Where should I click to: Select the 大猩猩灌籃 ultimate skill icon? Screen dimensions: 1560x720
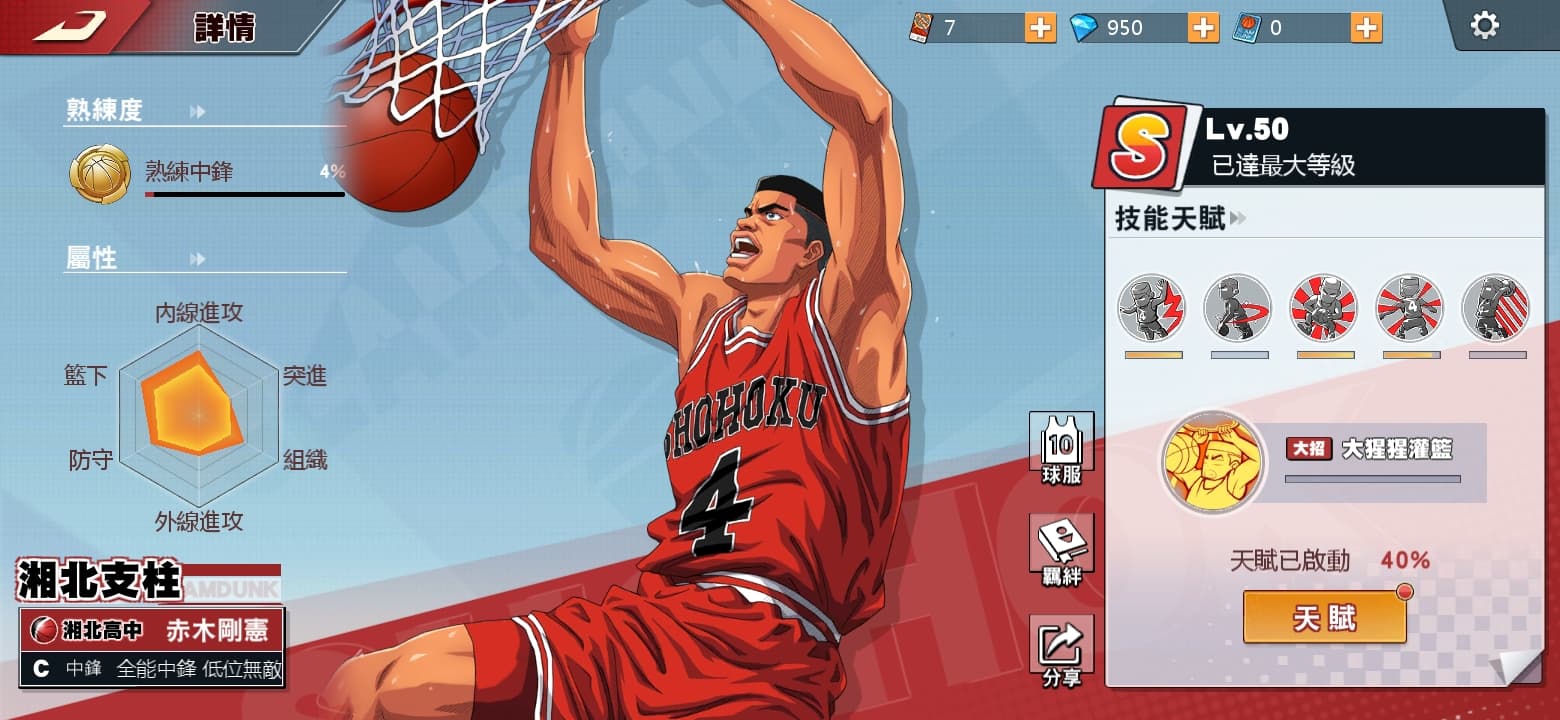coord(1213,462)
